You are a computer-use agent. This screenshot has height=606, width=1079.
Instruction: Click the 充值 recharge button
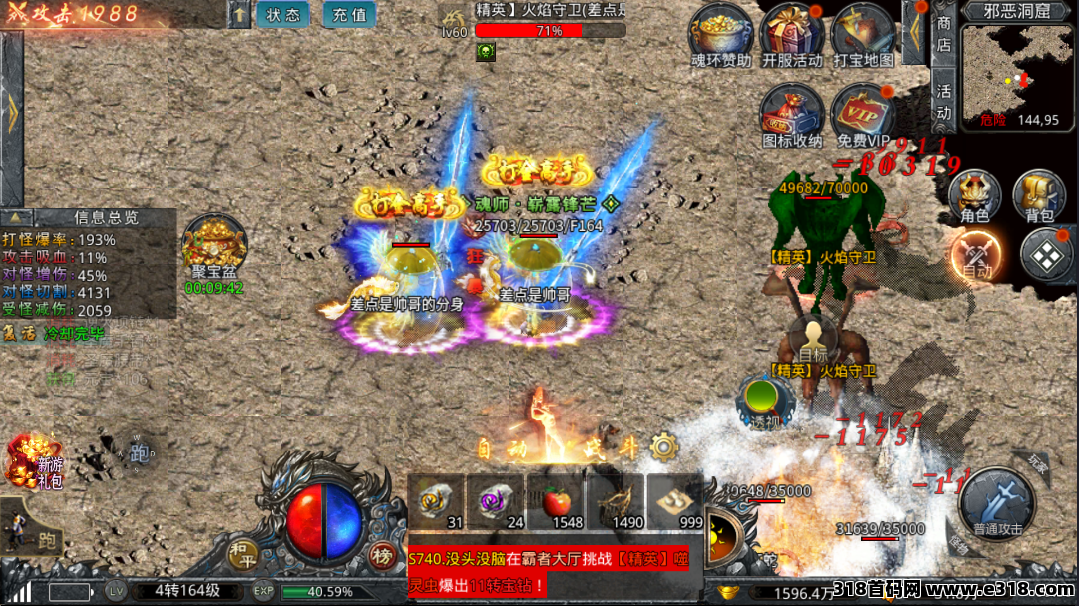tap(350, 15)
